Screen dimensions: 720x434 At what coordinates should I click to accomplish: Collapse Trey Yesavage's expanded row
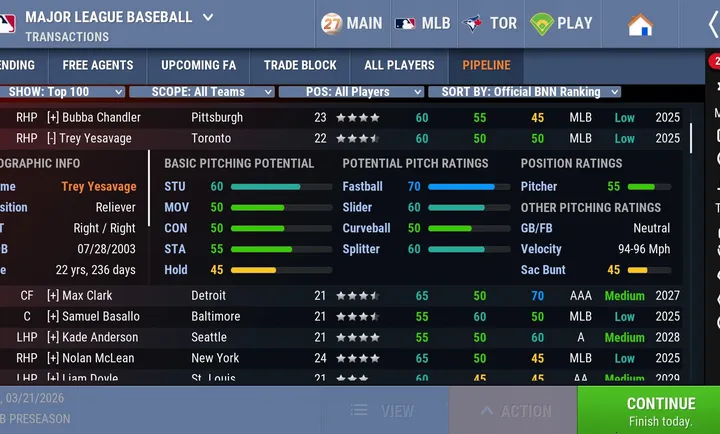(53, 138)
